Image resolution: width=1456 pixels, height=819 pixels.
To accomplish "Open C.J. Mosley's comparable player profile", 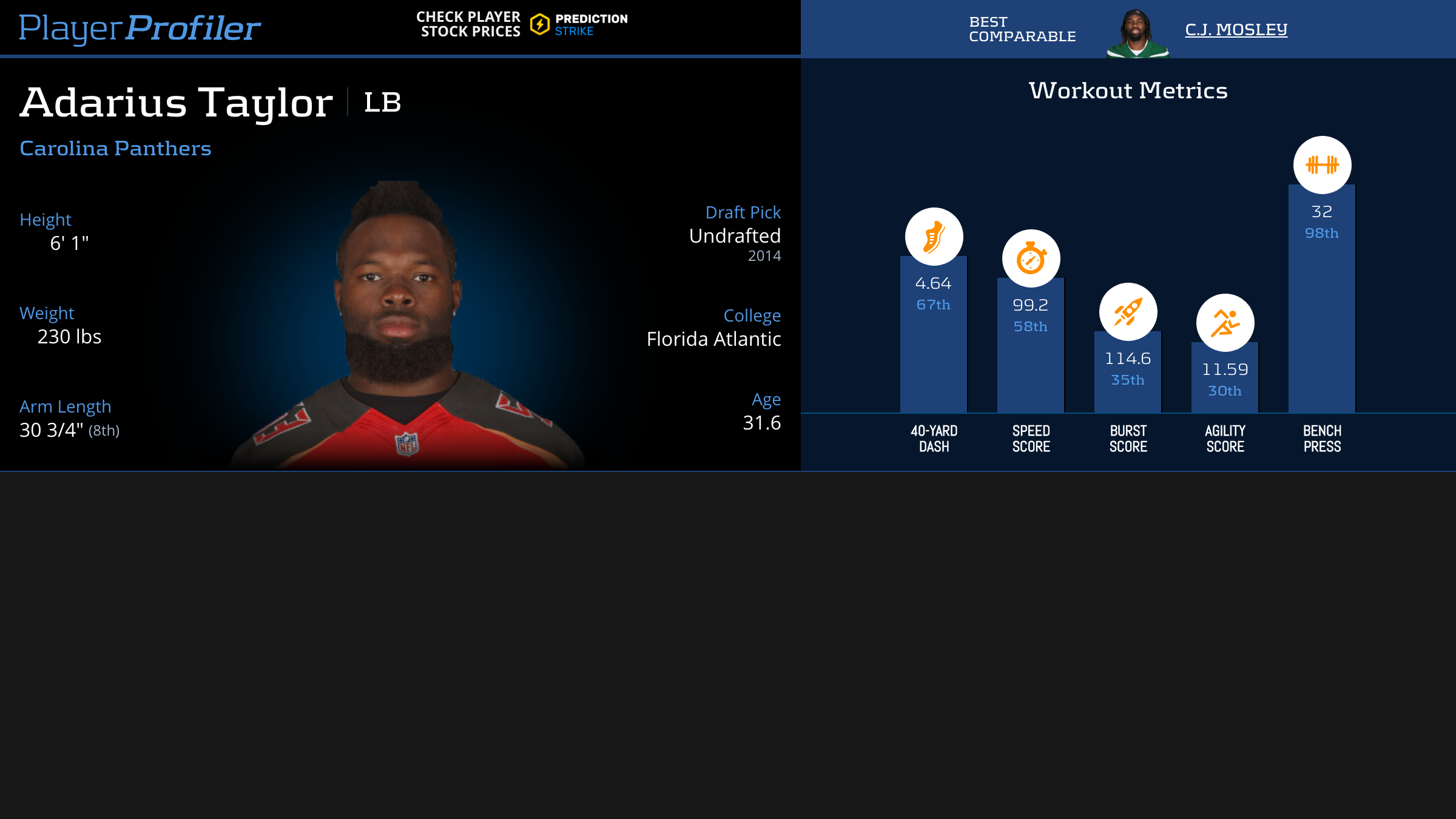I will click(1236, 29).
